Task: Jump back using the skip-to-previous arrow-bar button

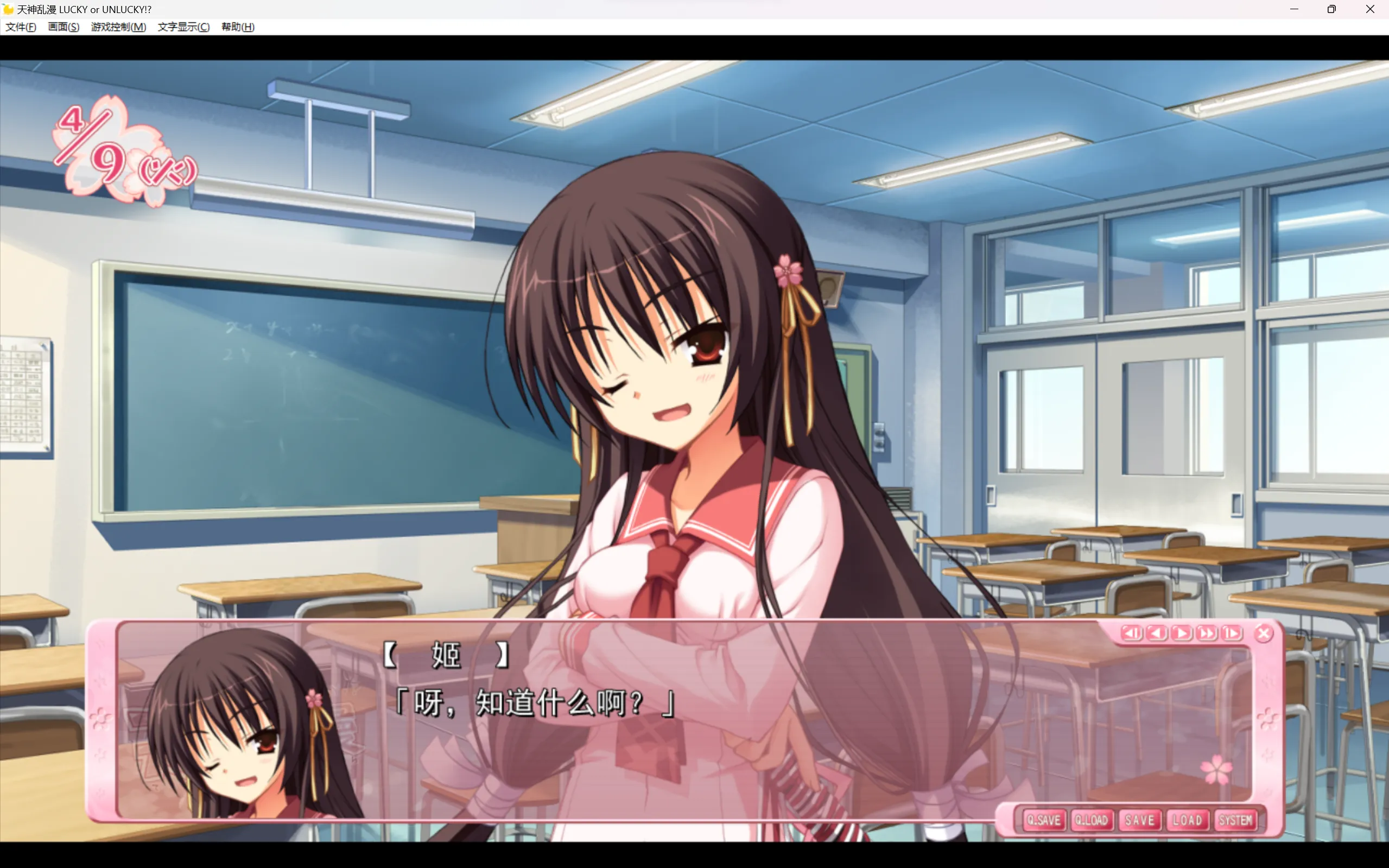Action: tap(1131, 633)
